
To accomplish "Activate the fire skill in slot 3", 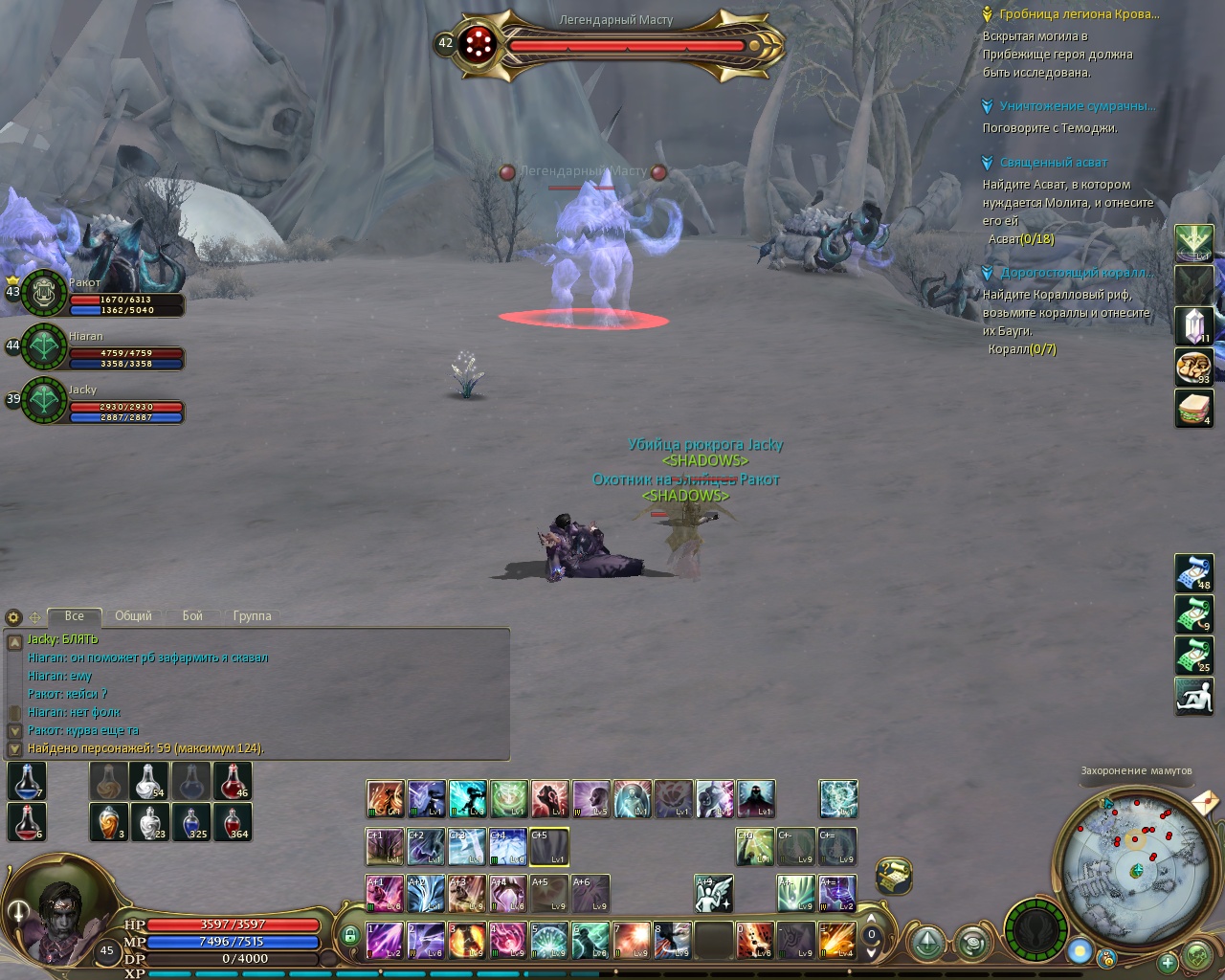I will (x=467, y=940).
